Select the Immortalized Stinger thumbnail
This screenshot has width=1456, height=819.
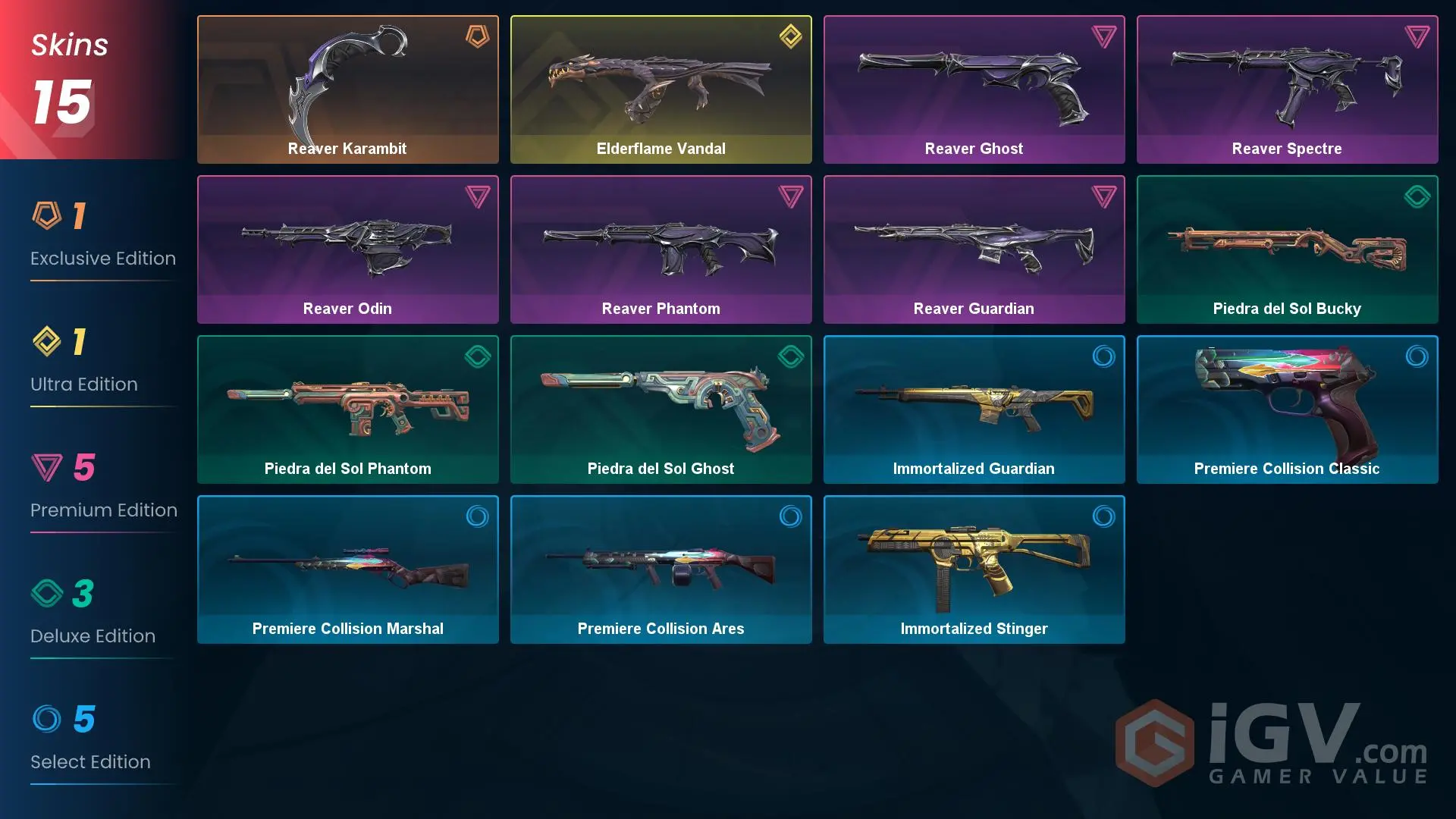pos(974,570)
